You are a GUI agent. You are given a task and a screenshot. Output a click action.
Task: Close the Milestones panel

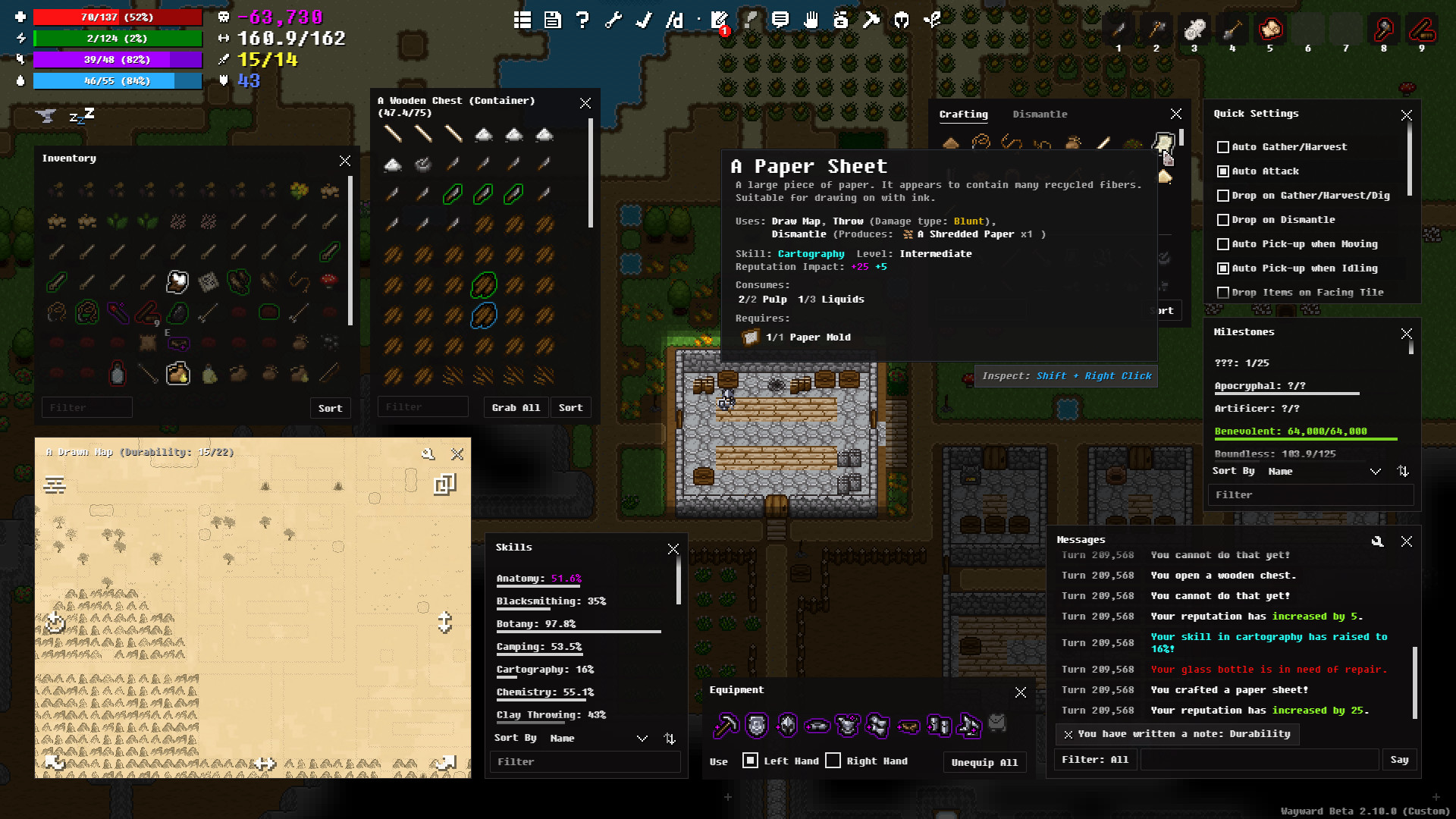pos(1407,334)
